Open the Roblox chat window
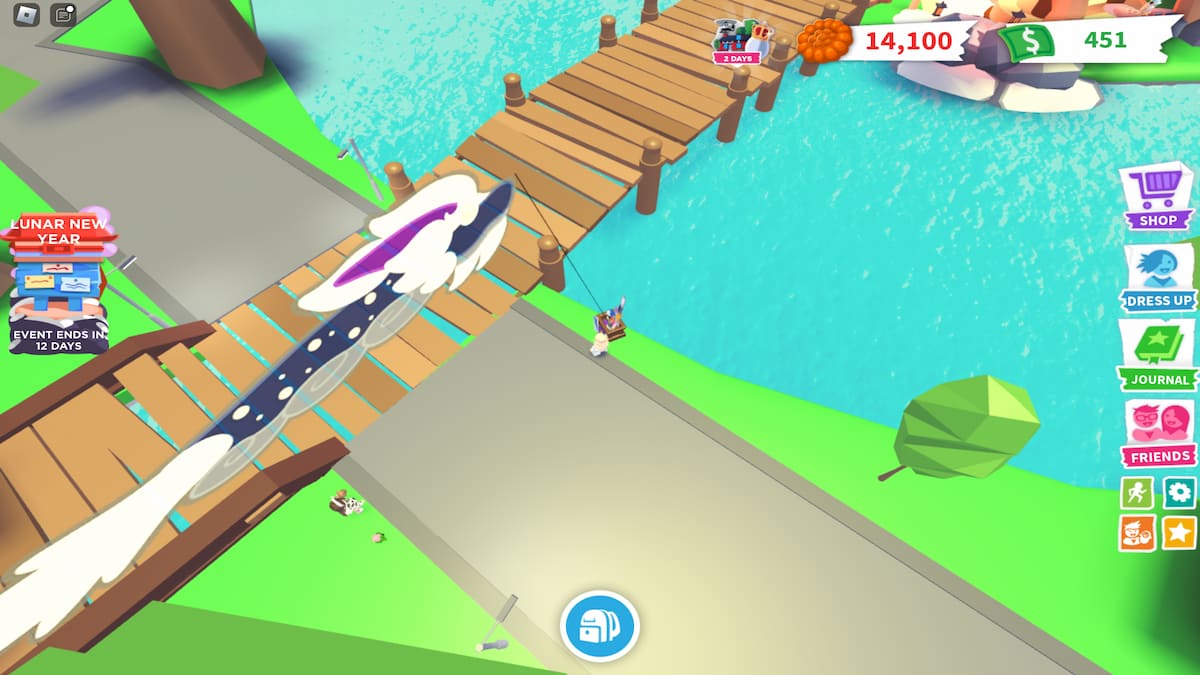This screenshot has height=675, width=1200. [x=64, y=14]
